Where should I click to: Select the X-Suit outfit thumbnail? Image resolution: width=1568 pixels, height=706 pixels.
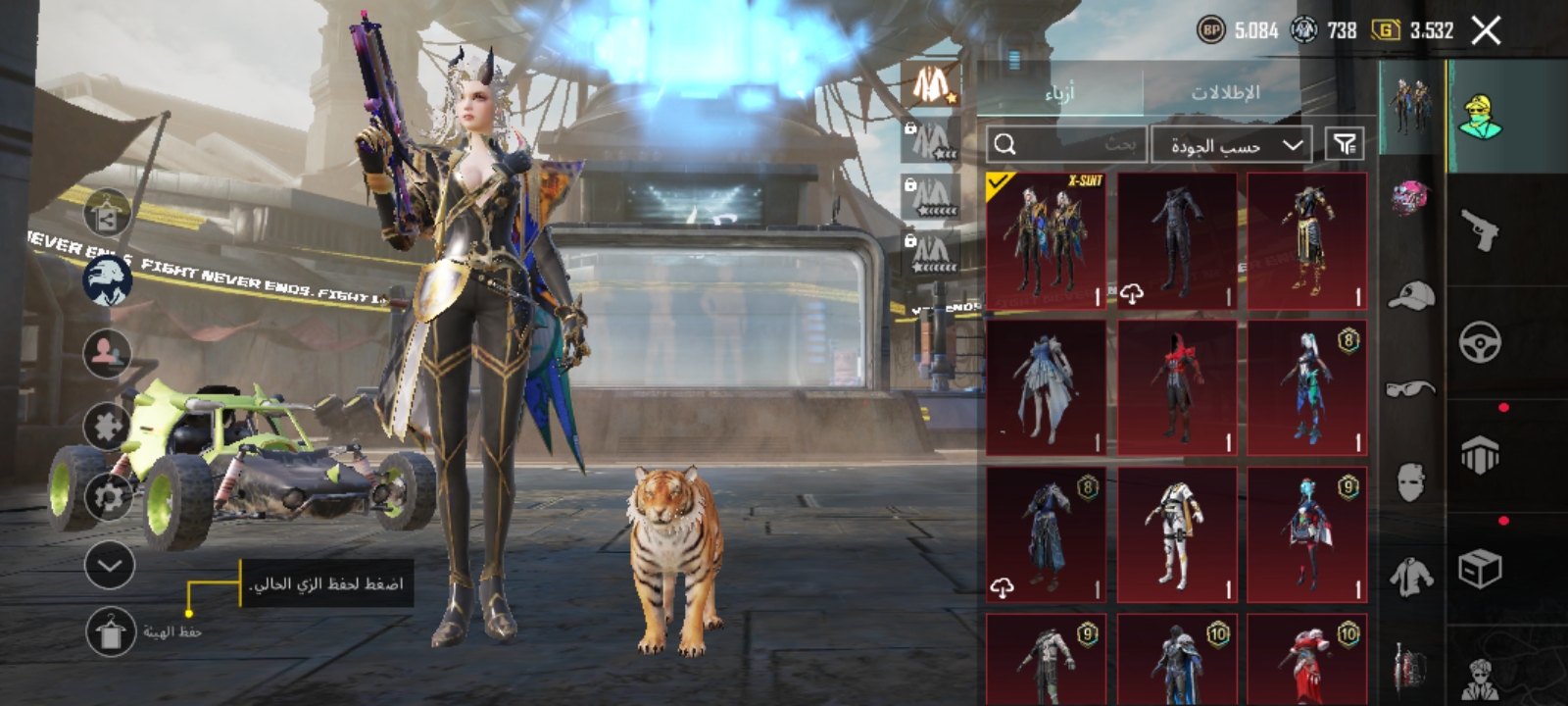click(1046, 241)
